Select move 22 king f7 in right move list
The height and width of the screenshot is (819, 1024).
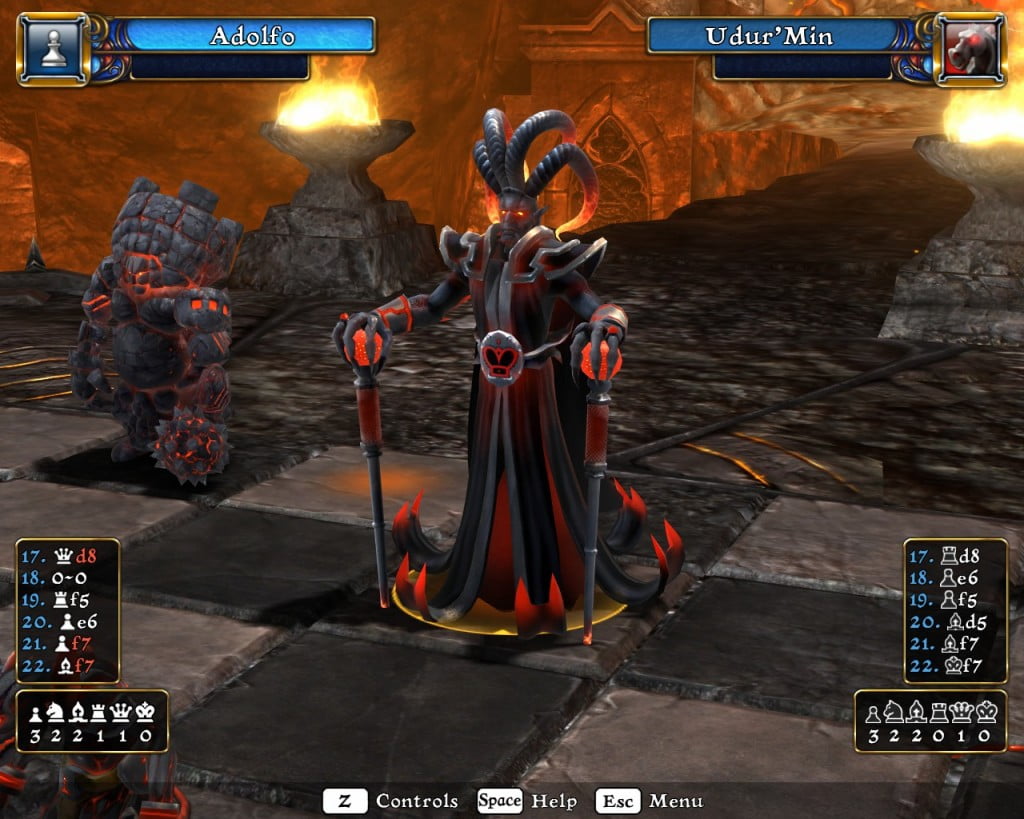click(955, 666)
